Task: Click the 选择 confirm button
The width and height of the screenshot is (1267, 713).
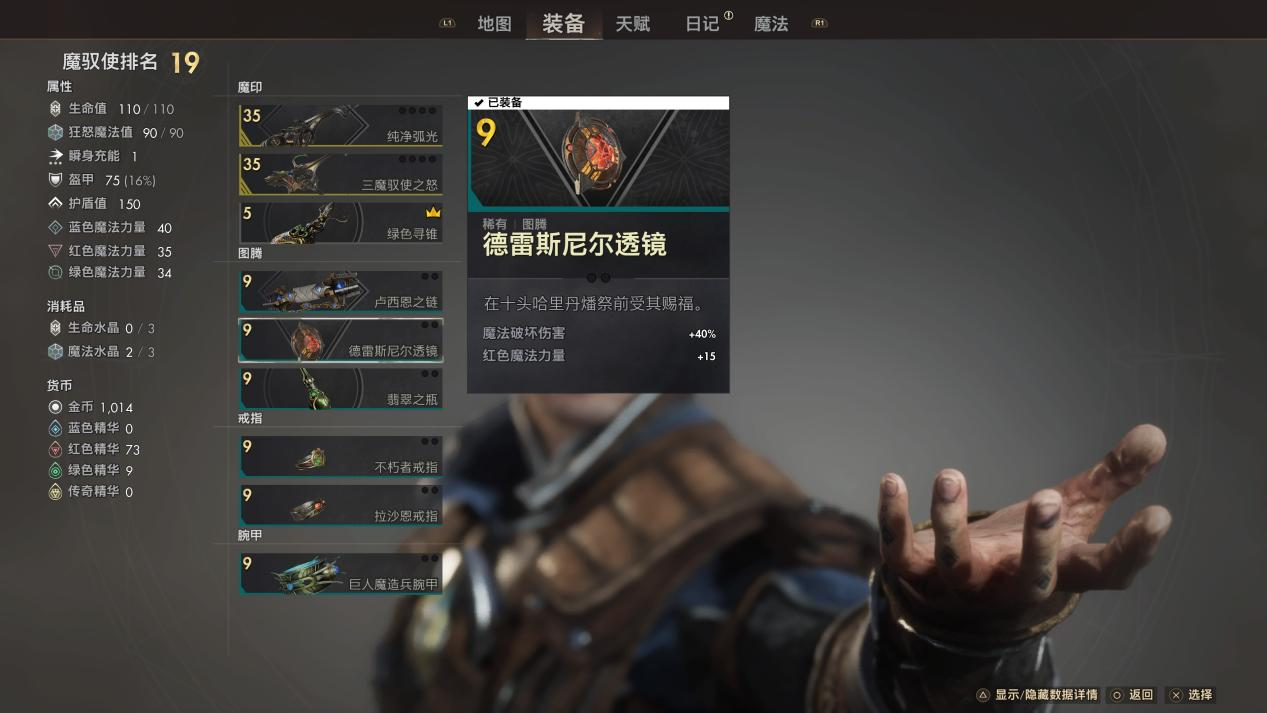Action: 1191,695
